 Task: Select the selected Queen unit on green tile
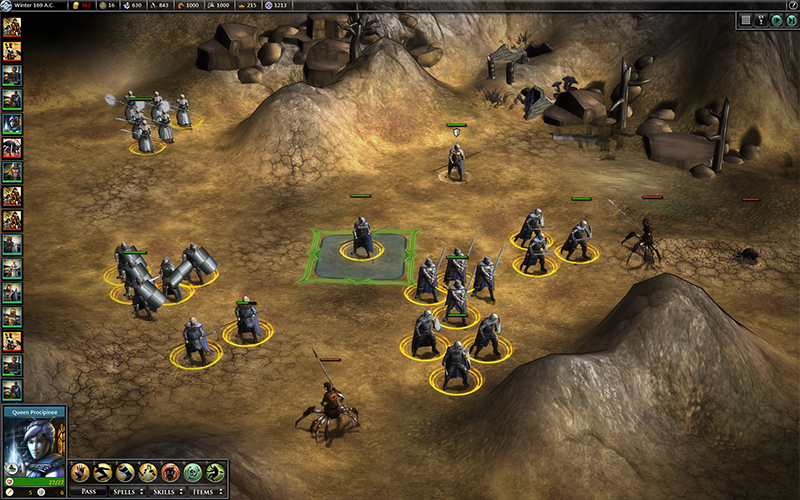click(x=361, y=238)
